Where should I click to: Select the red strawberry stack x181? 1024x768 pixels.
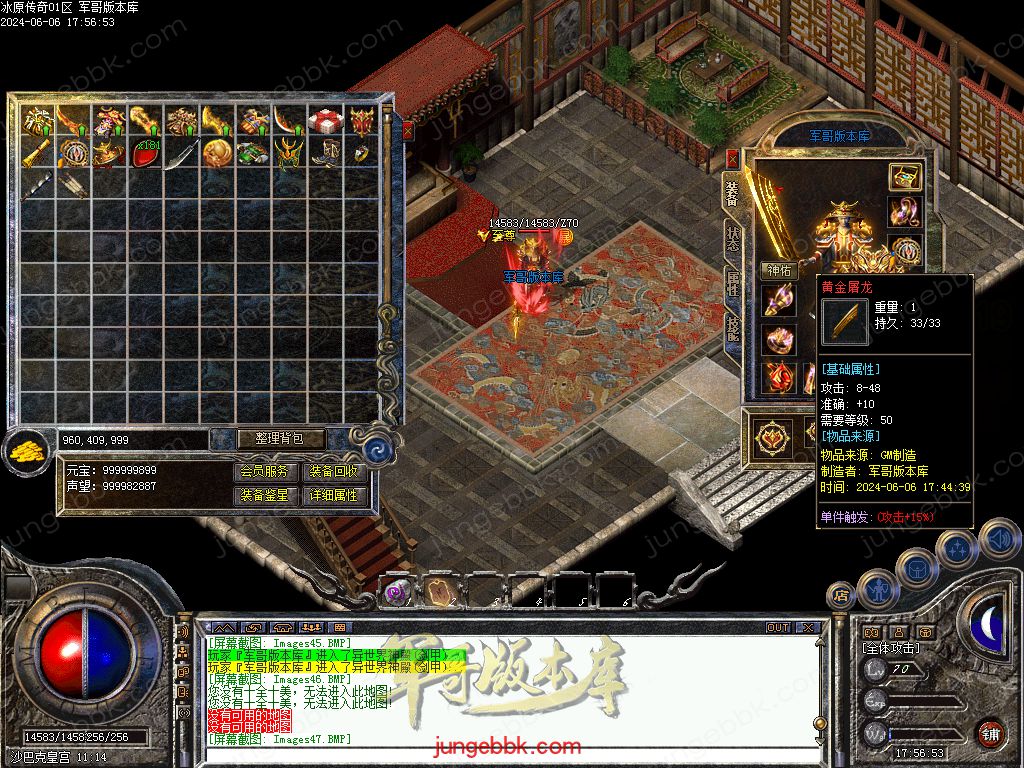pyautogui.click(x=146, y=153)
